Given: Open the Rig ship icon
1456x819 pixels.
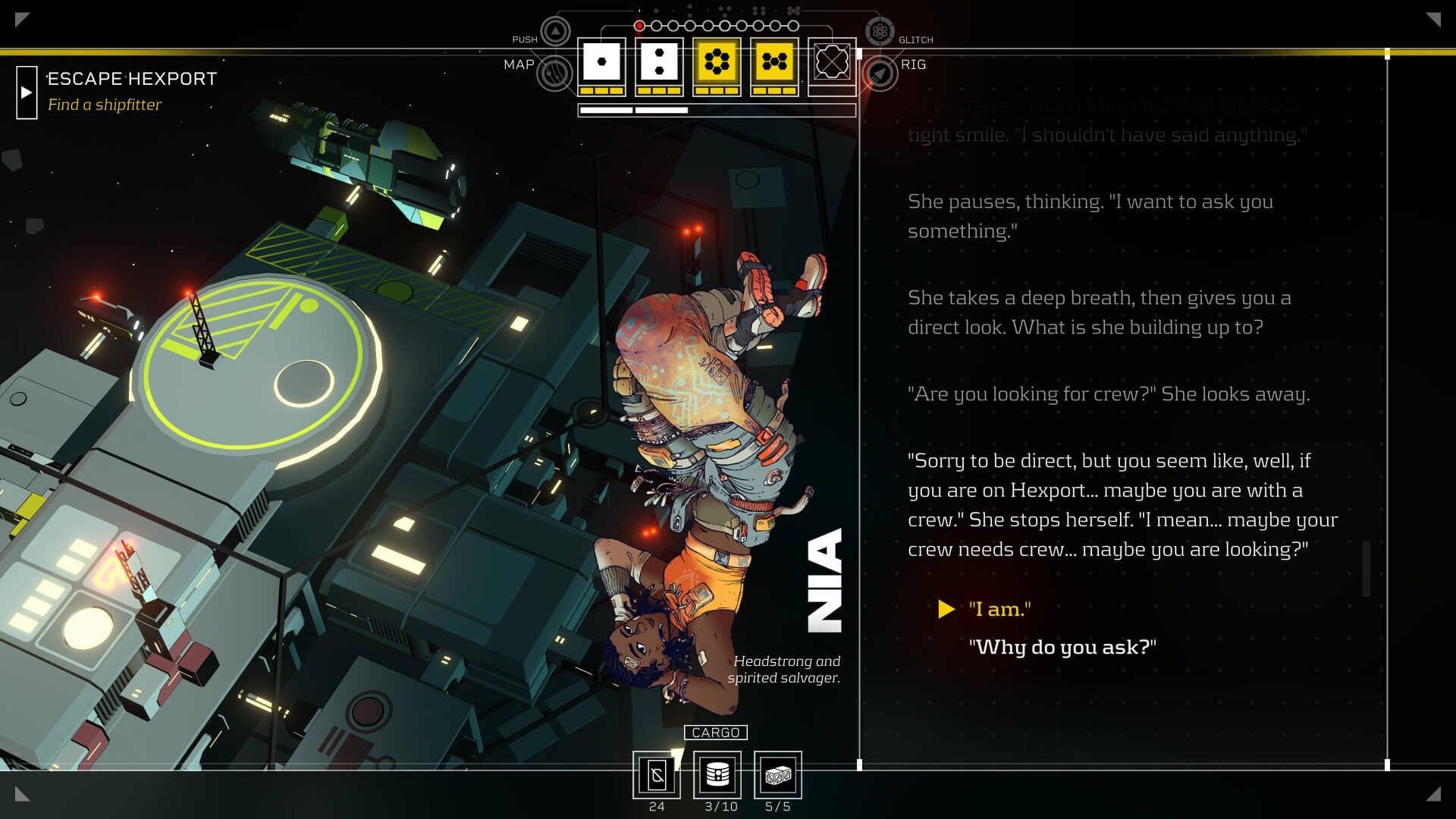Looking at the screenshot, I should [x=880, y=74].
